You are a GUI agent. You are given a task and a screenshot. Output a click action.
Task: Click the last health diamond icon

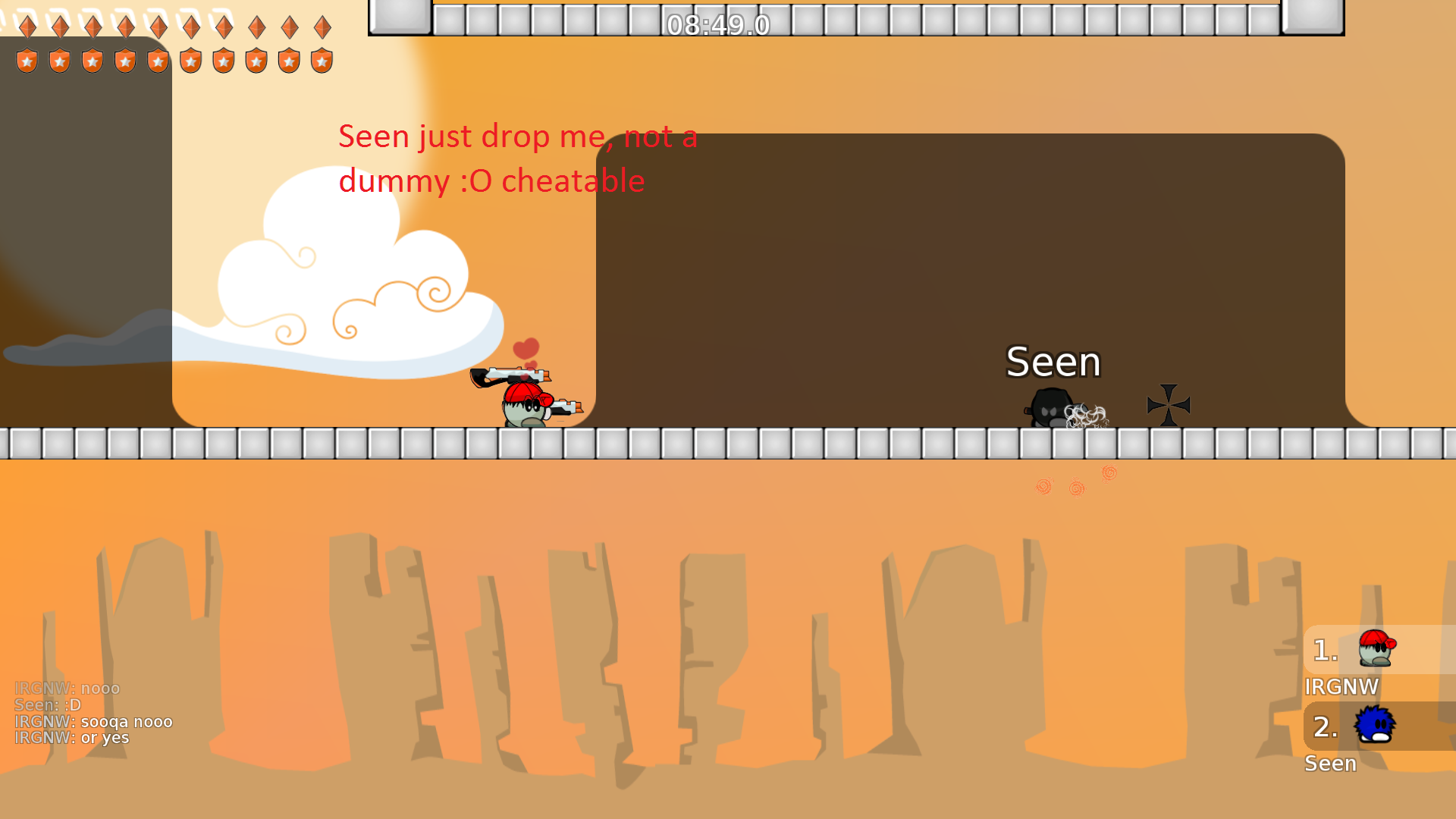322,27
